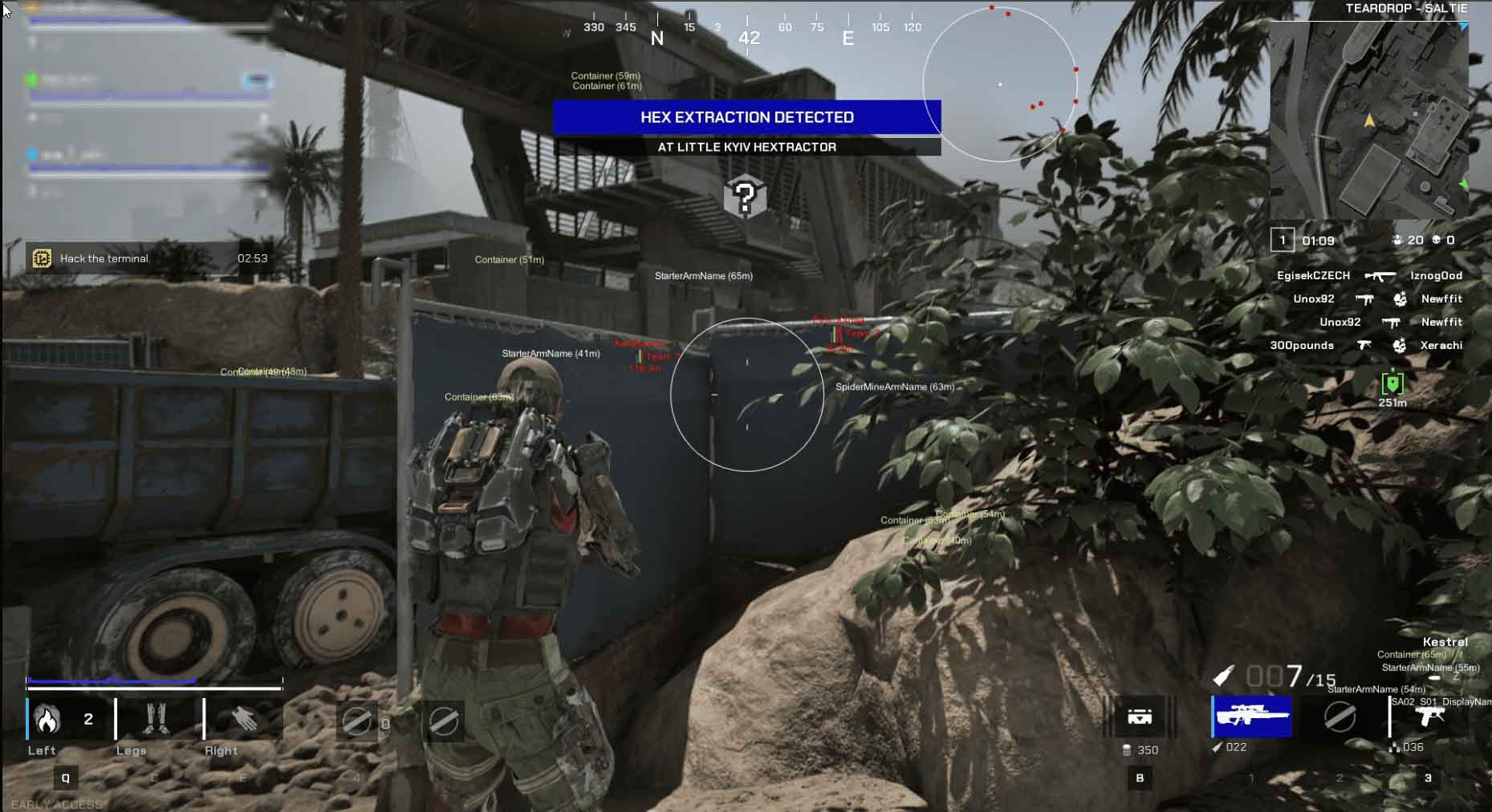Activate the Left arm flame ability
Image resolution: width=1492 pixels, height=812 pixels.
[48, 720]
